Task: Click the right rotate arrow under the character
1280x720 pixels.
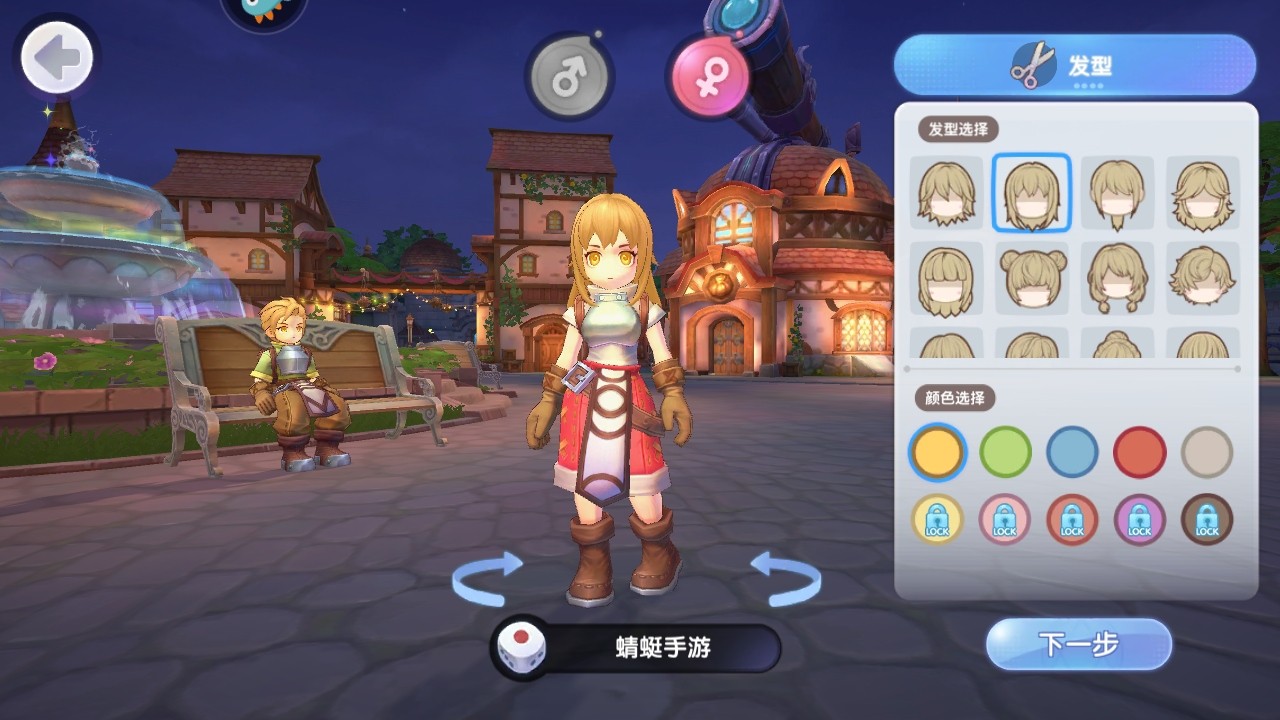Action: point(787,577)
